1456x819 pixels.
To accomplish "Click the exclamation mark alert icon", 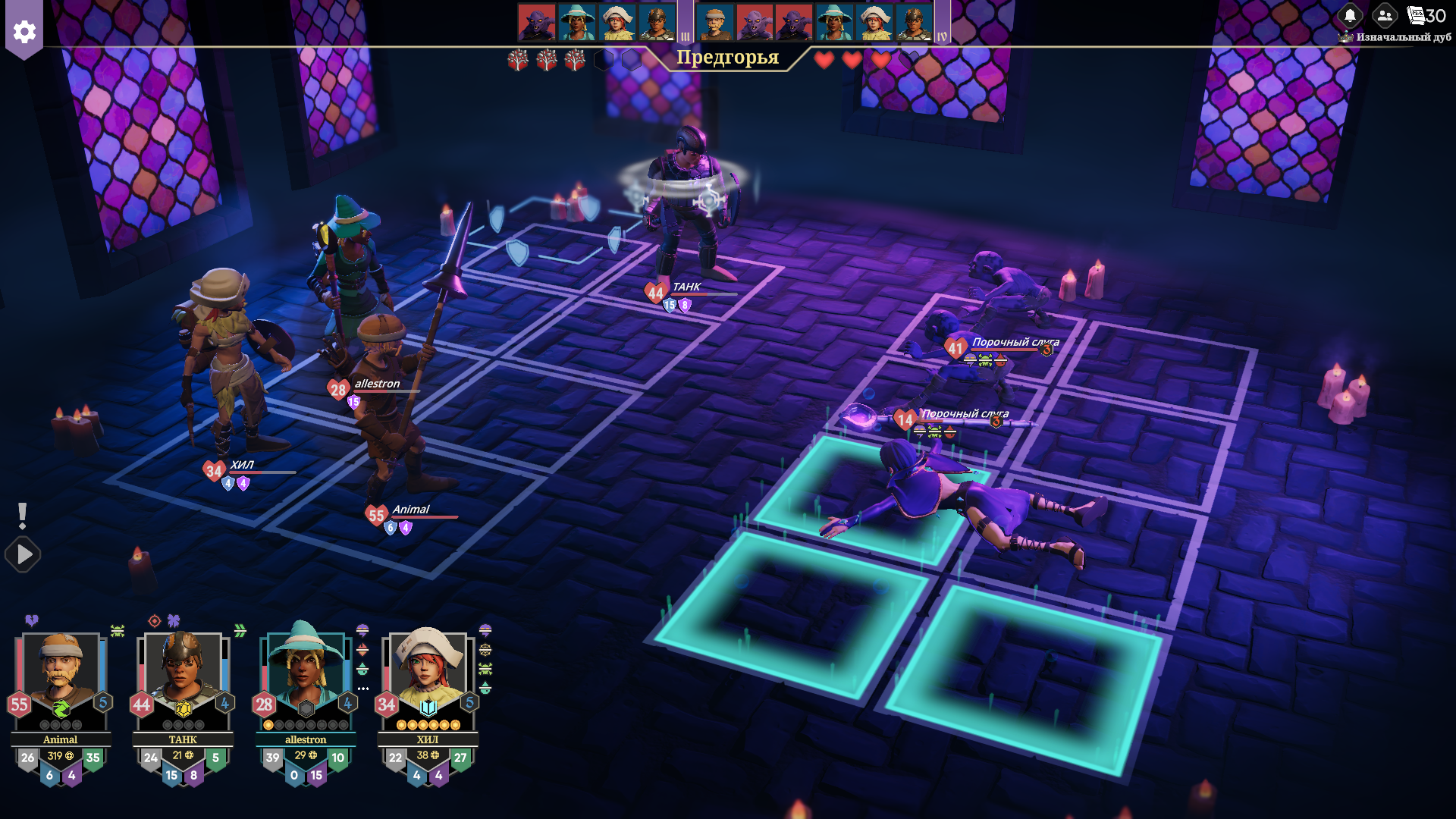I will [x=23, y=516].
